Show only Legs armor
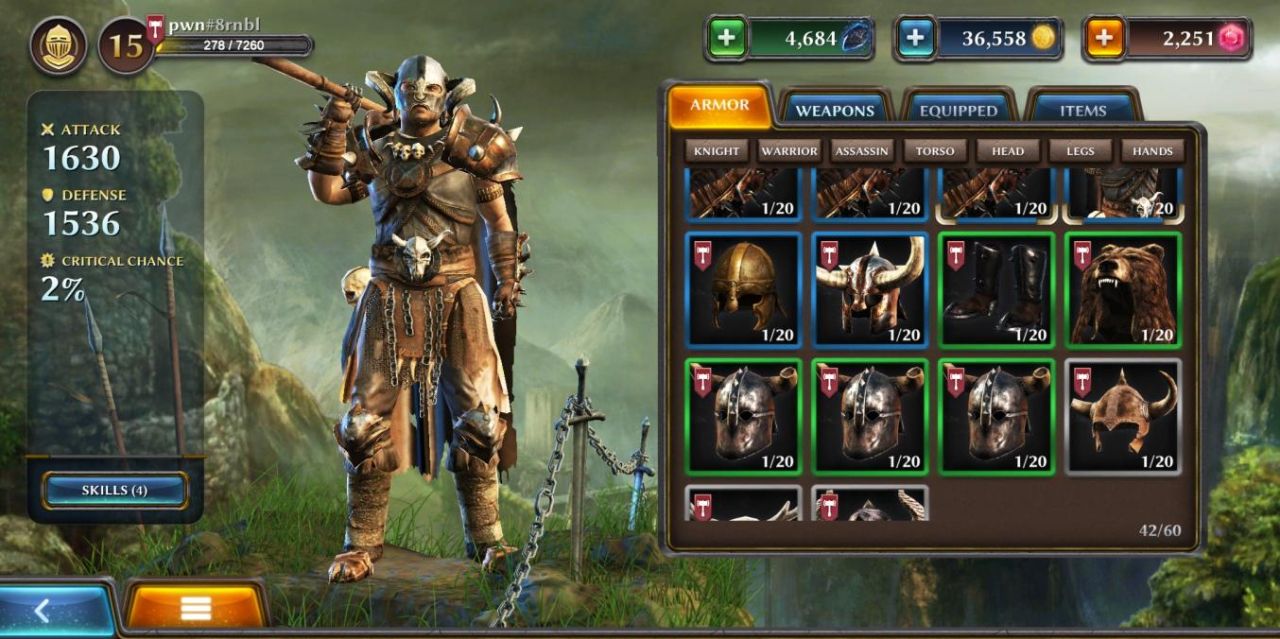 coord(1080,151)
